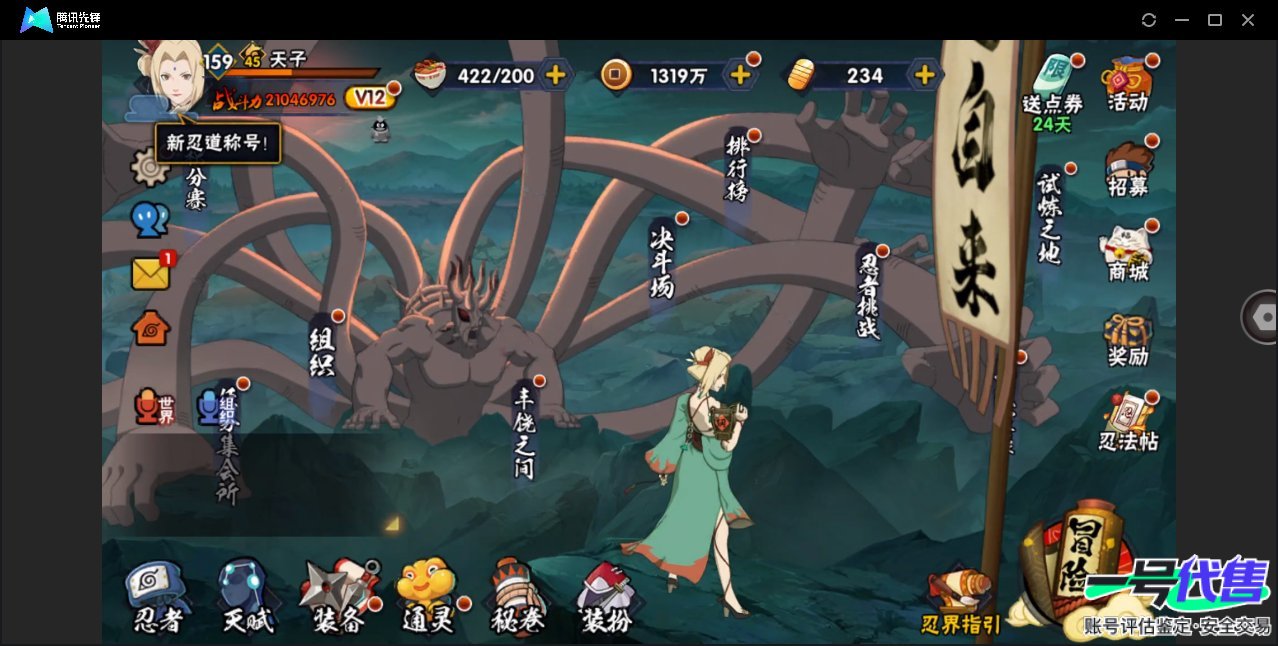Maximize the emulator window
This screenshot has height=646, width=1278.
point(1215,20)
